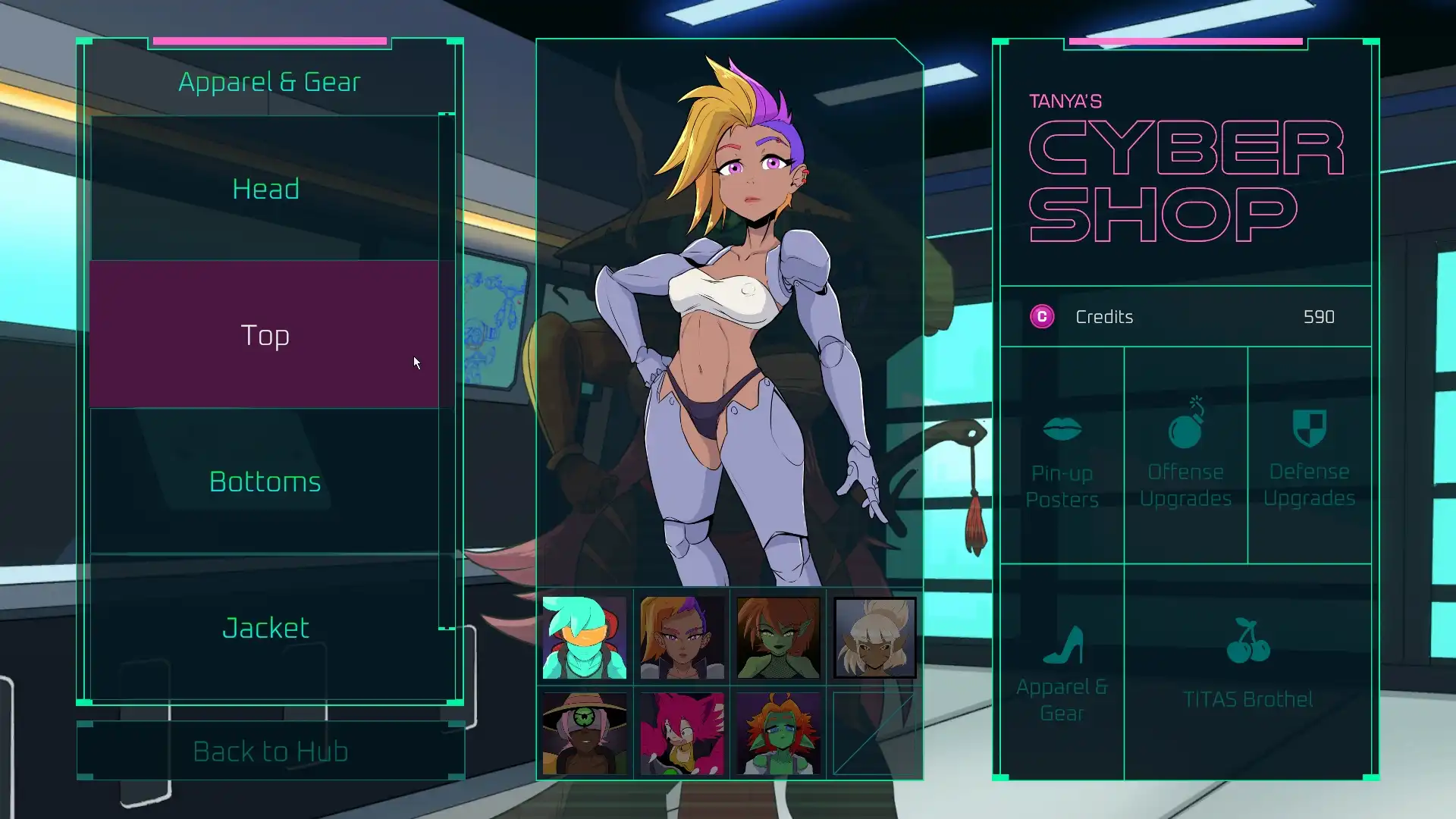Select the blonde ponytail character portrait
This screenshot has width=1456, height=819.
pyautogui.click(x=874, y=637)
